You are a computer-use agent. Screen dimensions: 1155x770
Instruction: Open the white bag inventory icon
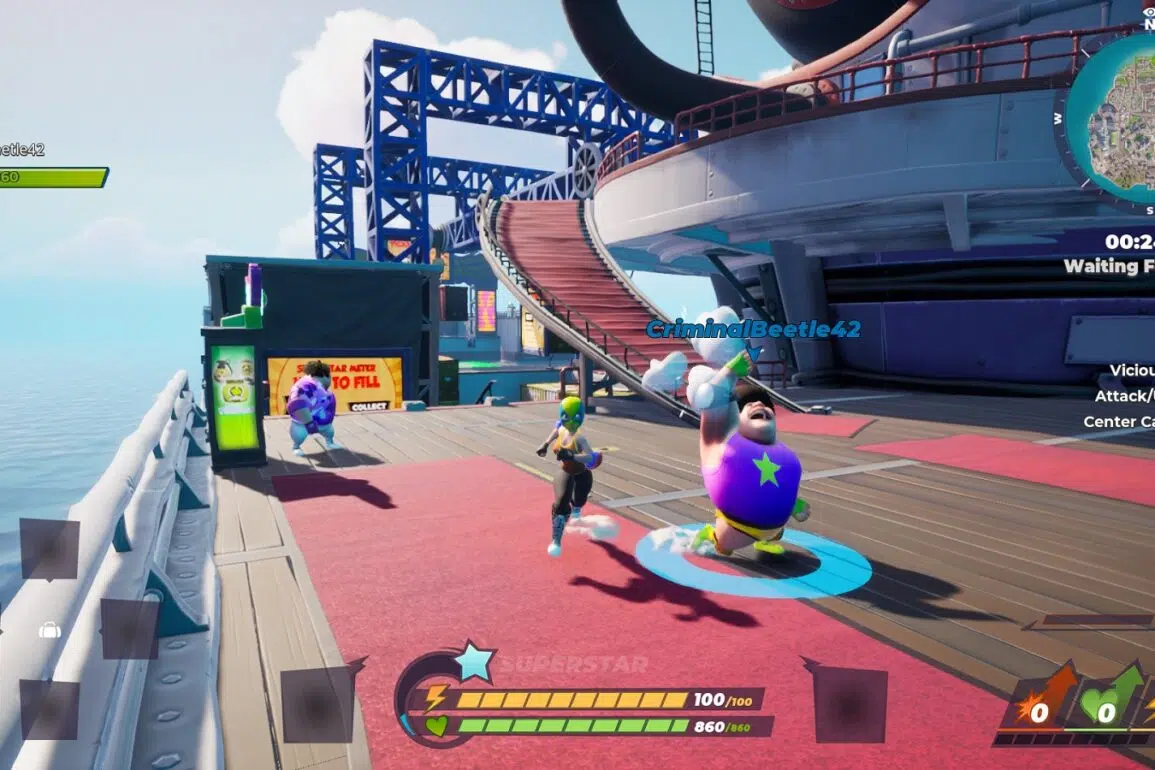click(49, 630)
